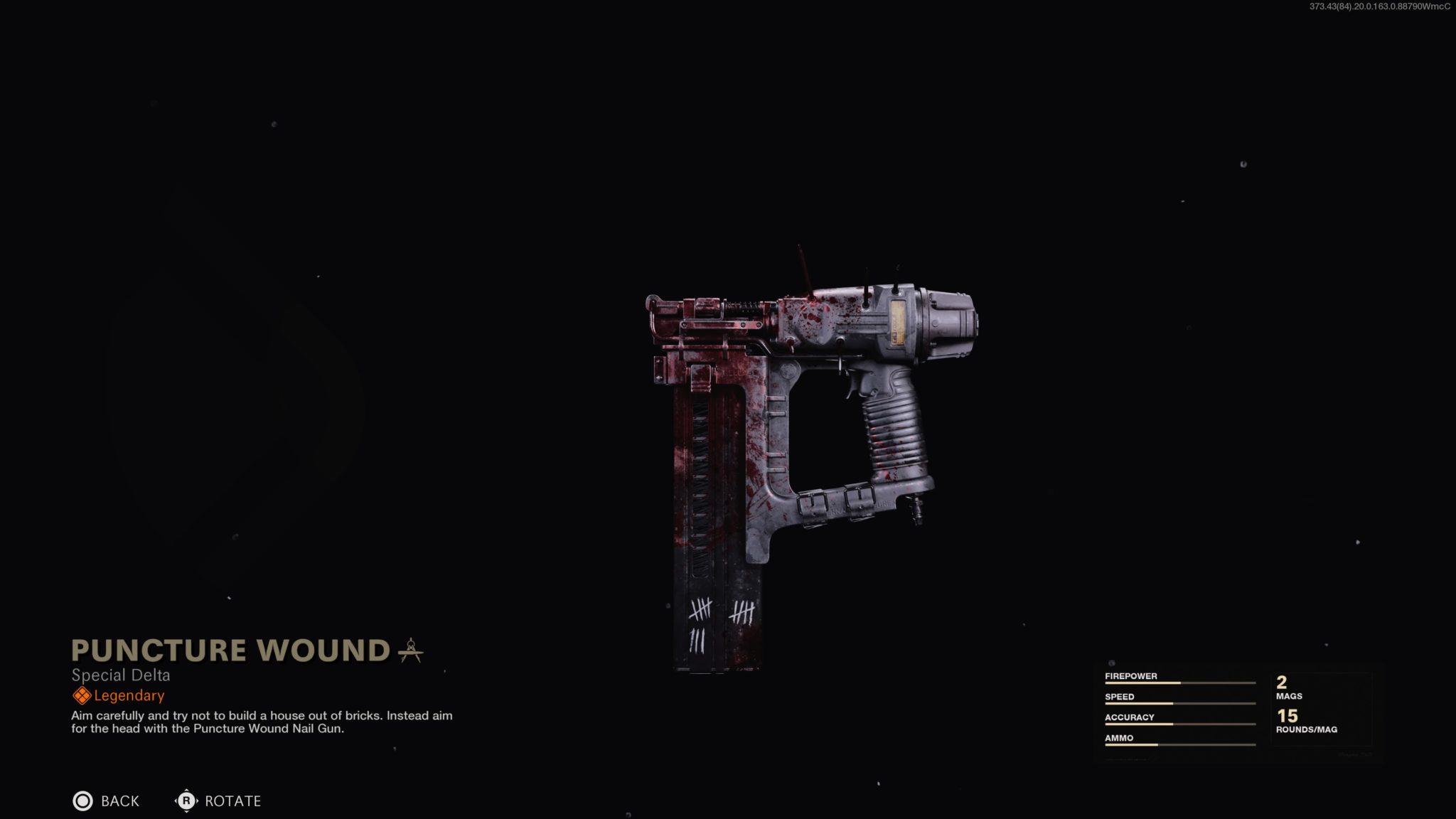
Task: Select the blueprint compass icon beside the weapon name
Action: [413, 651]
